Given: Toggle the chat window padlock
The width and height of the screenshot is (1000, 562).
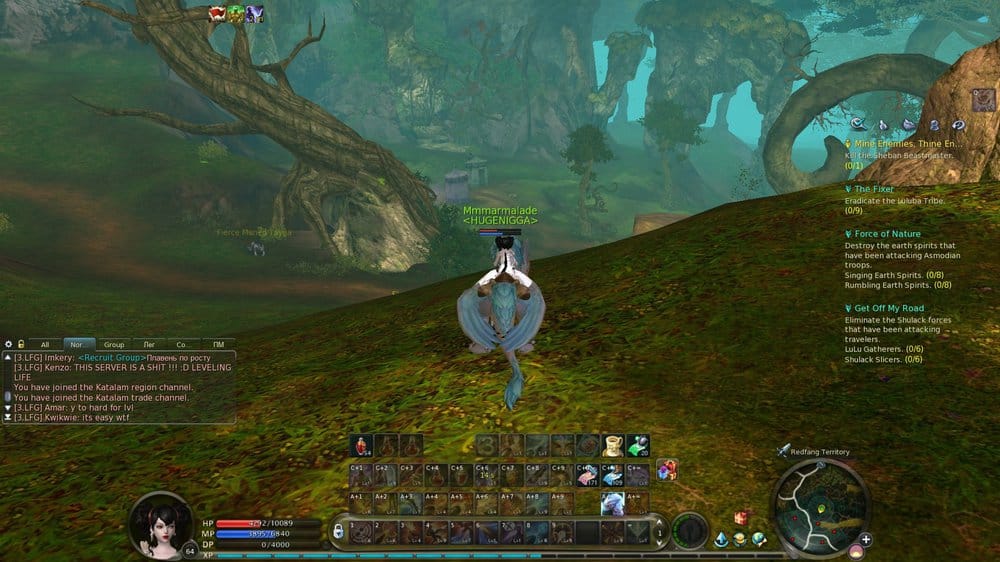Looking at the screenshot, I should tap(21, 344).
